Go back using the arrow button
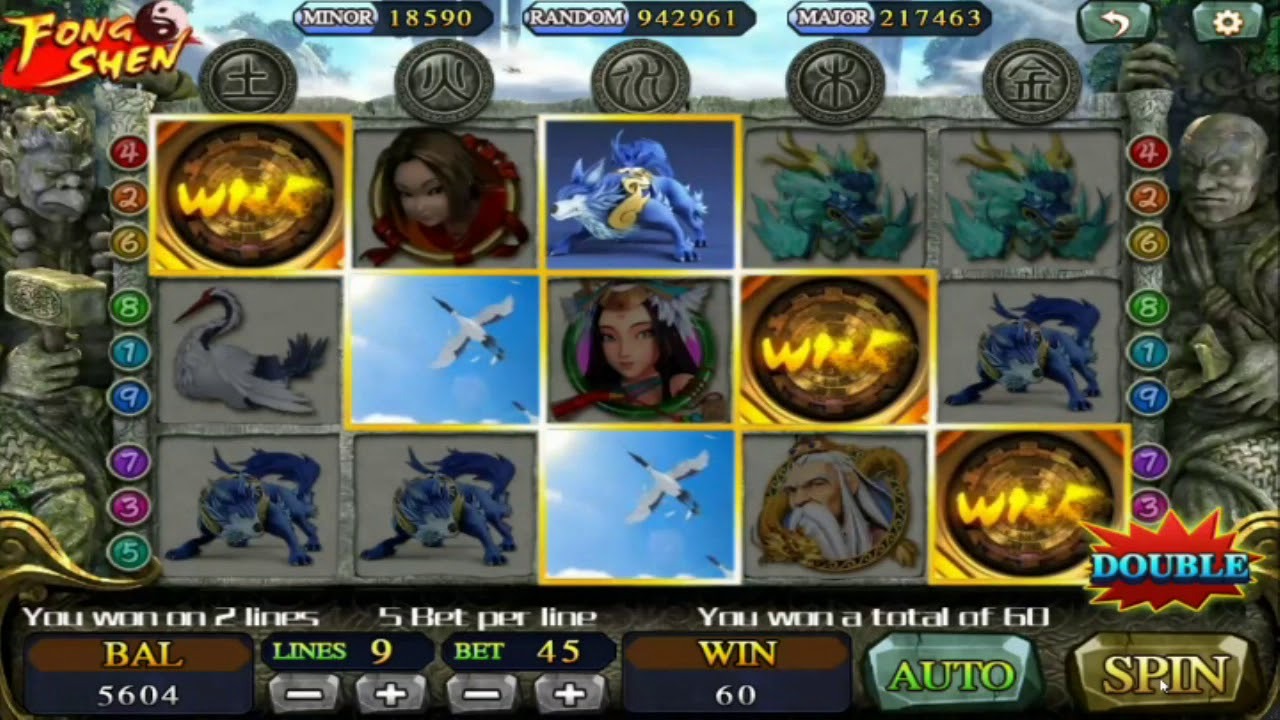 pyautogui.click(x=1117, y=23)
